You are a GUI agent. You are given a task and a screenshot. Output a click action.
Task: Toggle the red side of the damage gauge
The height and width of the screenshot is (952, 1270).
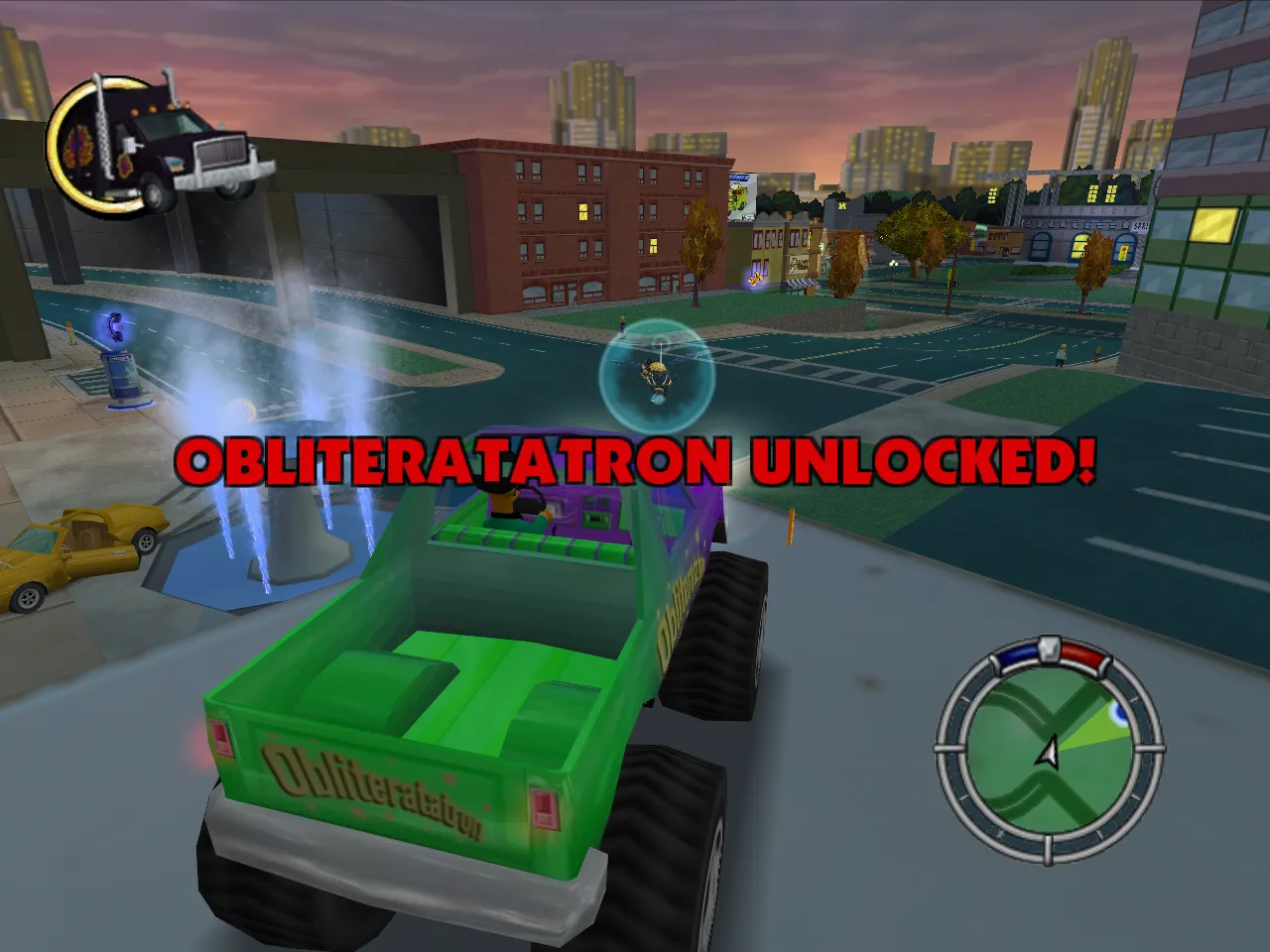(1079, 654)
